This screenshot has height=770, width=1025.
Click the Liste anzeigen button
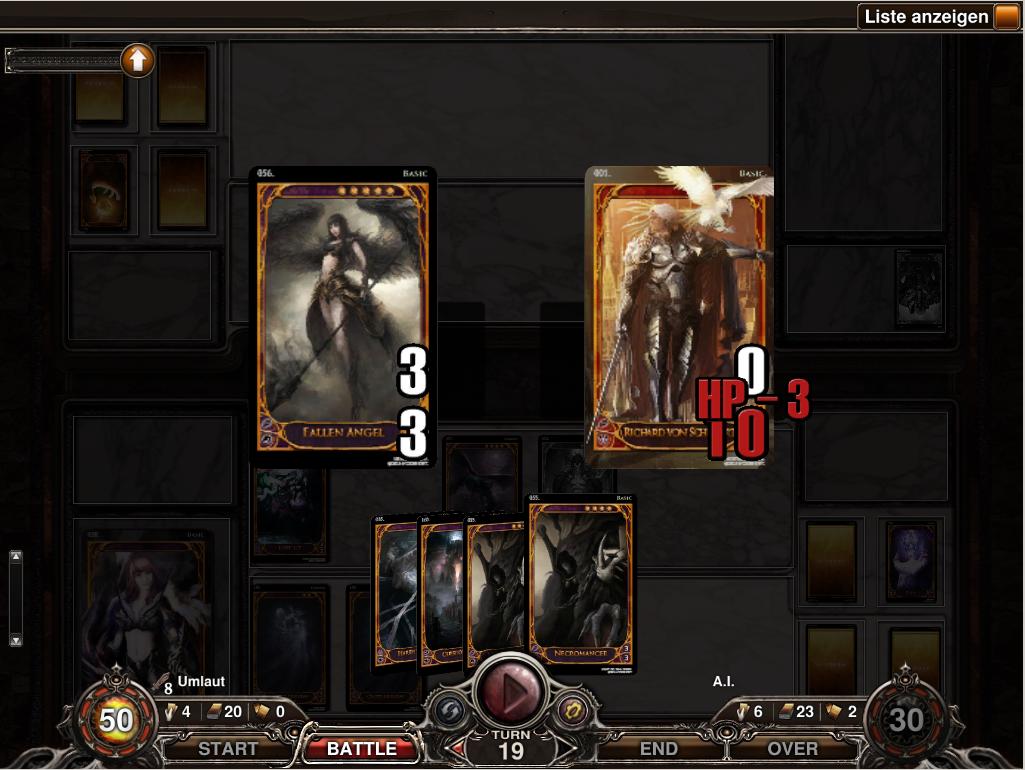pos(926,17)
